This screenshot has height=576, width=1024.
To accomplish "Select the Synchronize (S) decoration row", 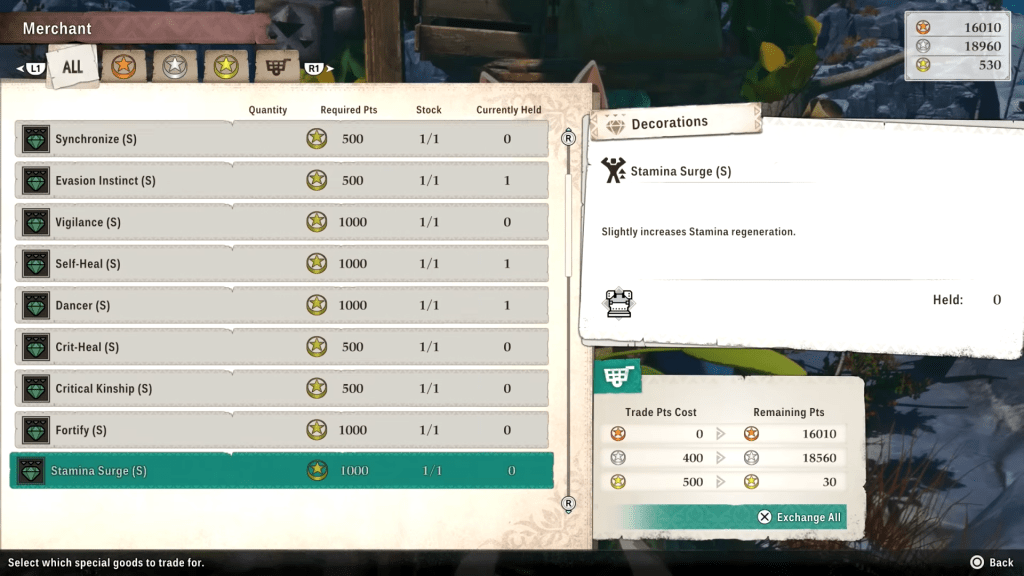I will pos(281,139).
